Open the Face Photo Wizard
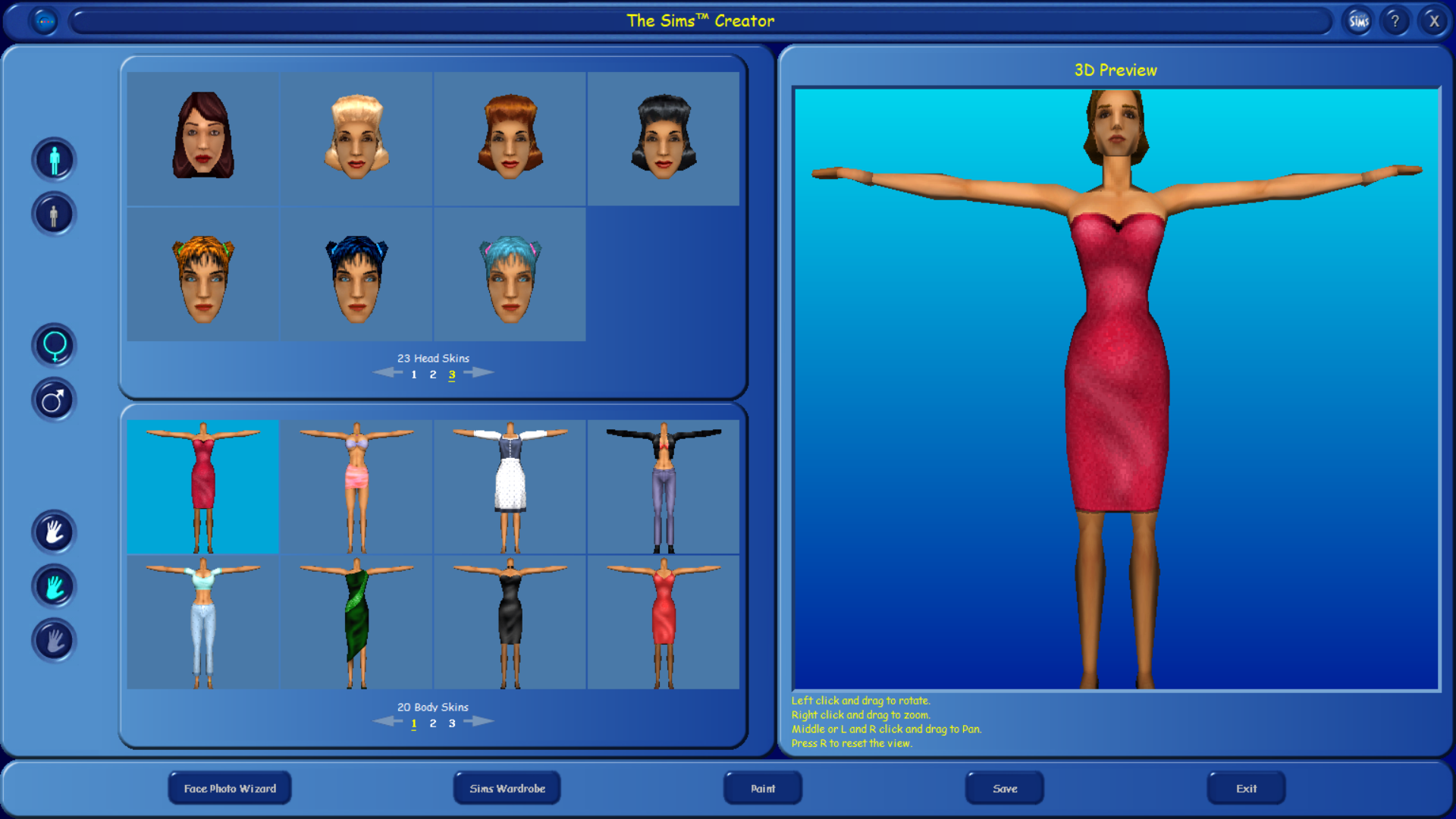This screenshot has height=819, width=1456. coord(229,788)
